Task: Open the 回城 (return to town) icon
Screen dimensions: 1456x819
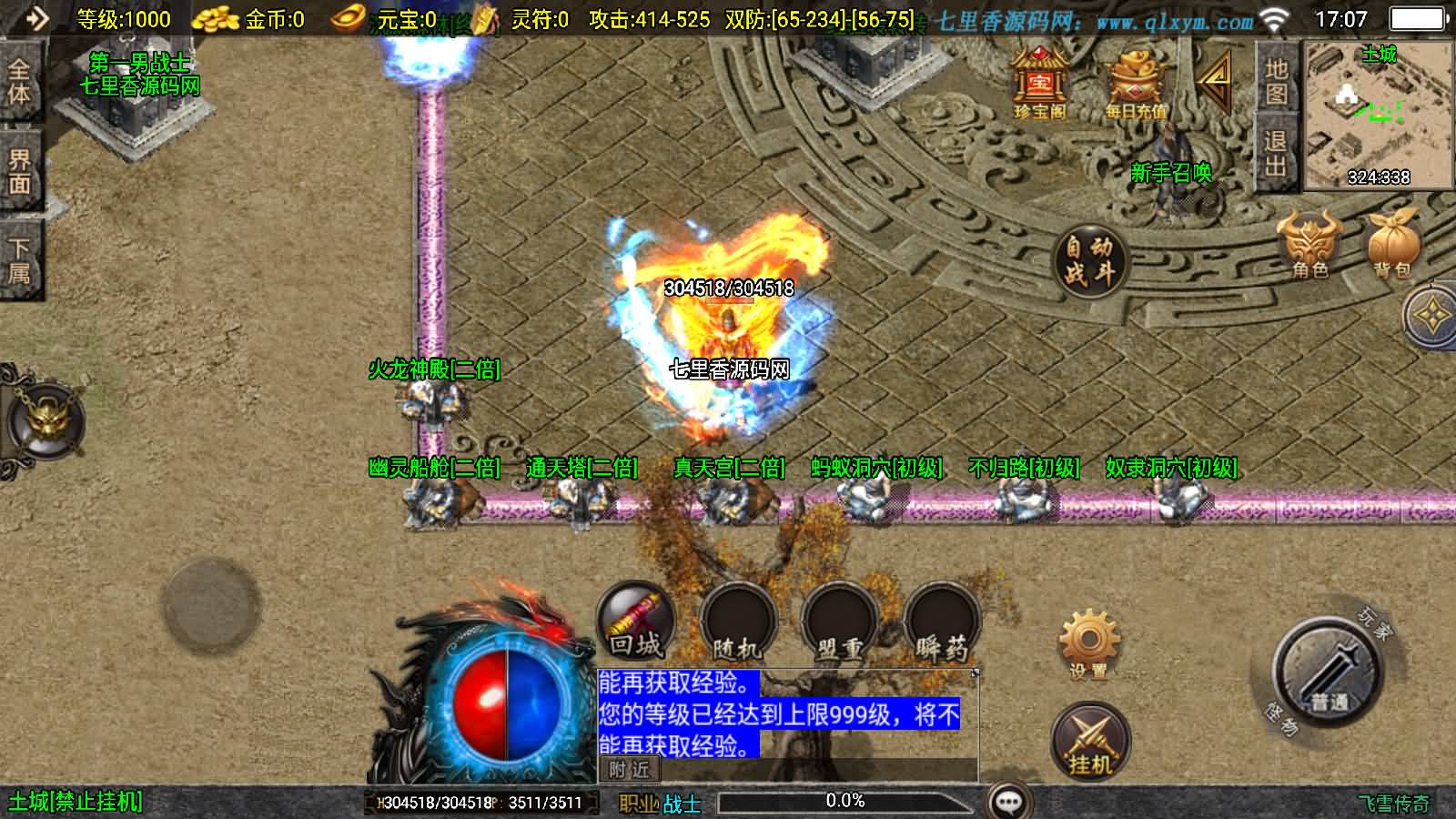Action: [x=635, y=621]
